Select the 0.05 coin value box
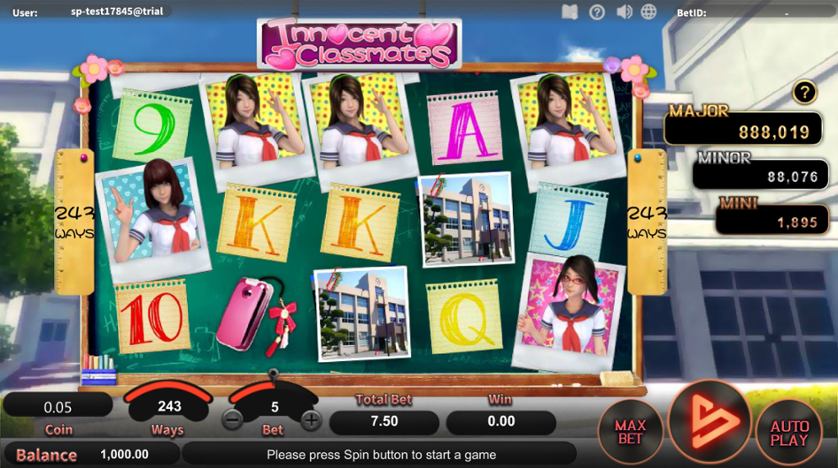 click(57, 406)
